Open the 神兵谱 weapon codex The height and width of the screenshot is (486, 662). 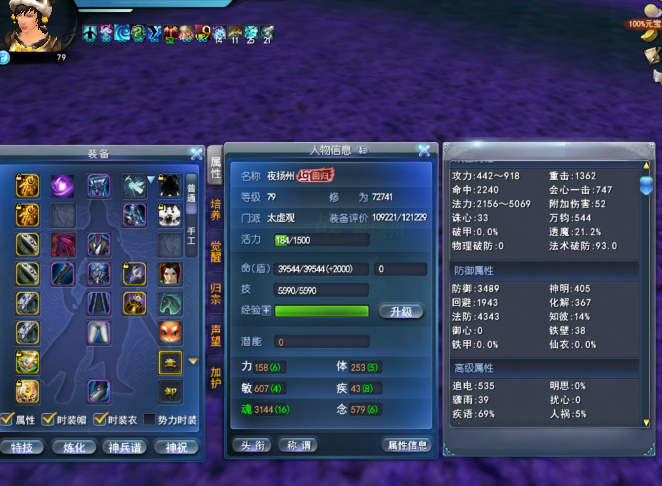pyautogui.click(x=126, y=447)
